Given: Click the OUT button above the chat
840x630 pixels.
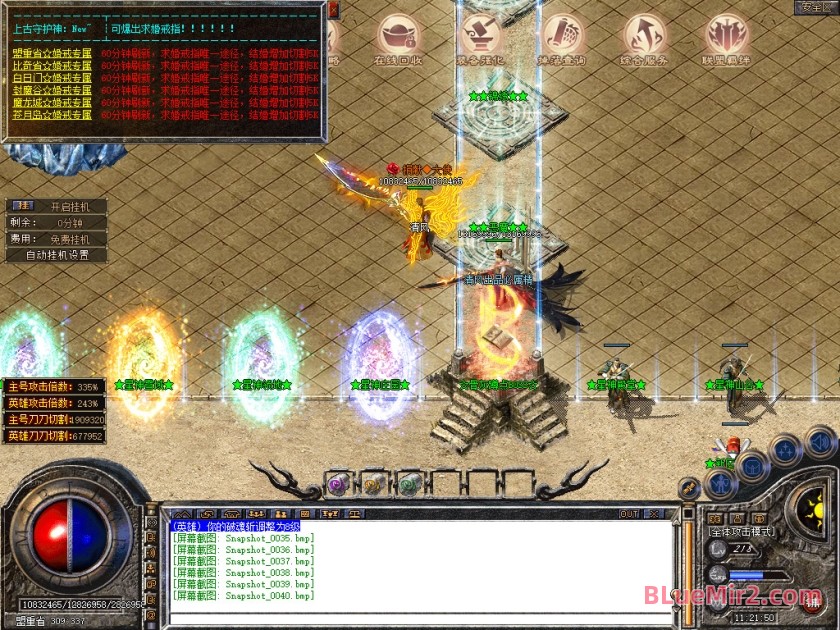Looking at the screenshot, I should tap(629, 514).
